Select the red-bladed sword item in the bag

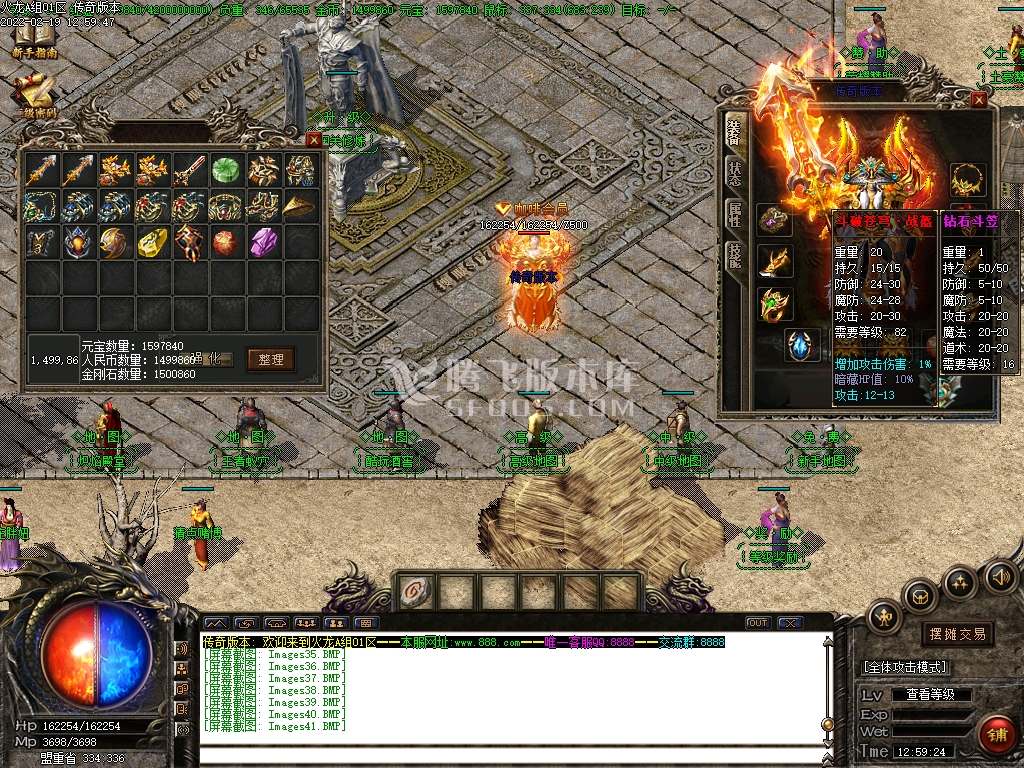(x=189, y=169)
